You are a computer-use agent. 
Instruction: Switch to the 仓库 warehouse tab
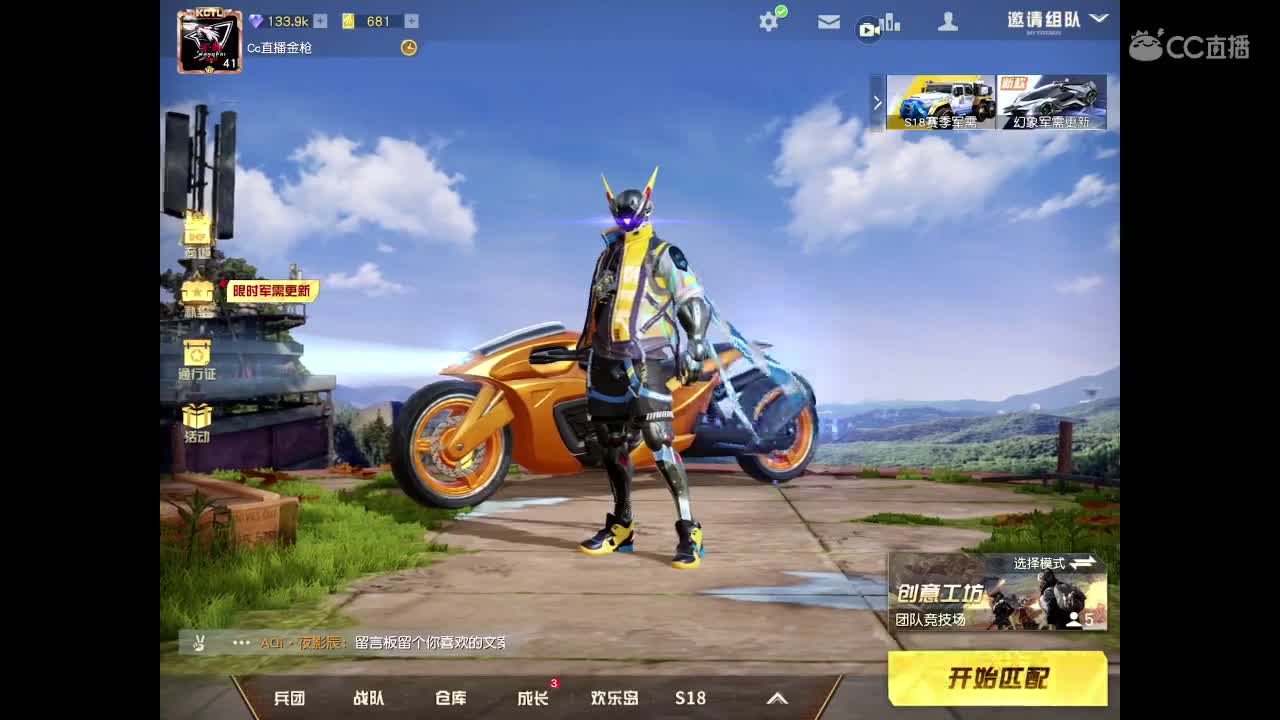pyautogui.click(x=449, y=698)
